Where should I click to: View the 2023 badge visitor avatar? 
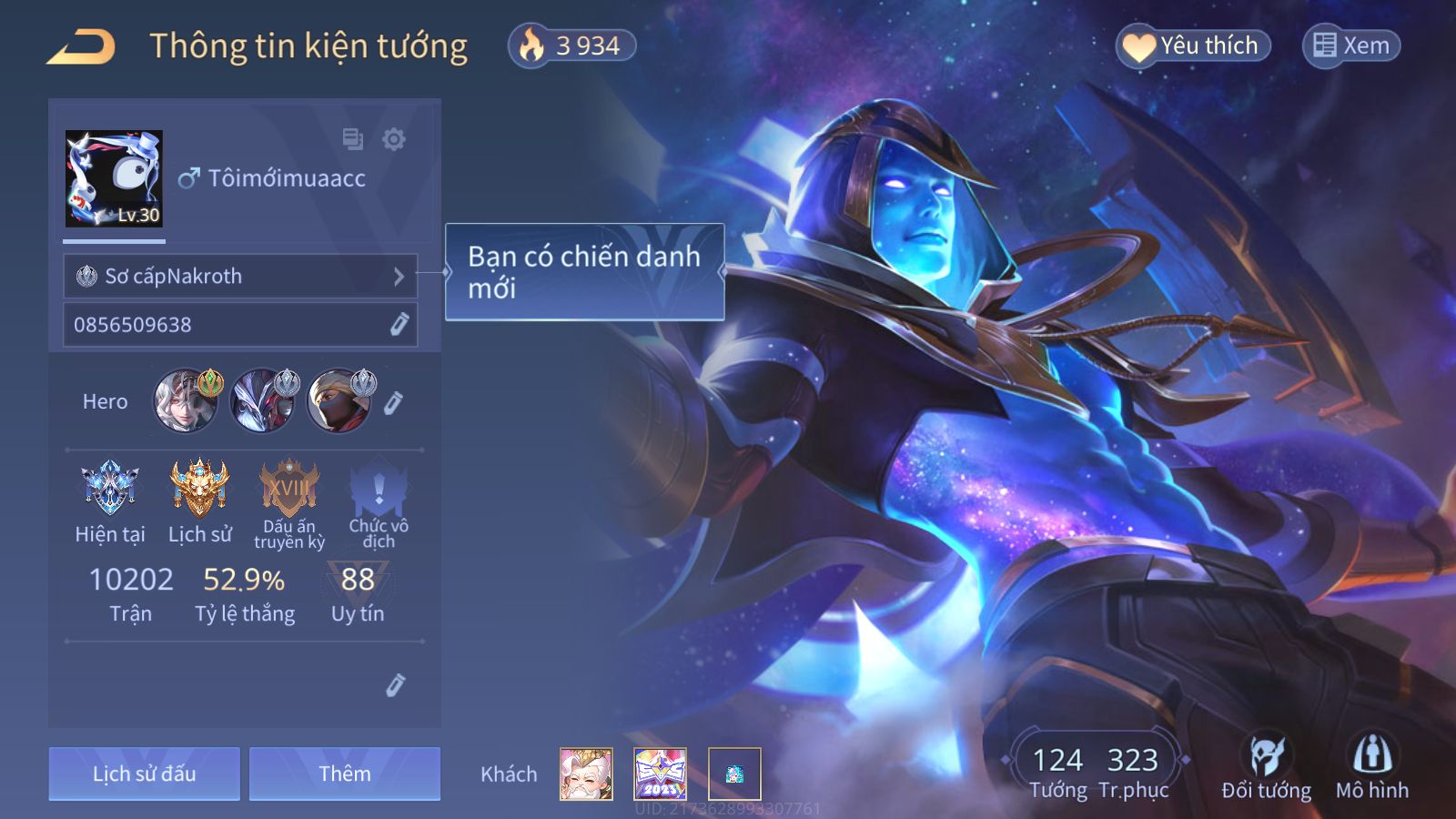click(660, 774)
